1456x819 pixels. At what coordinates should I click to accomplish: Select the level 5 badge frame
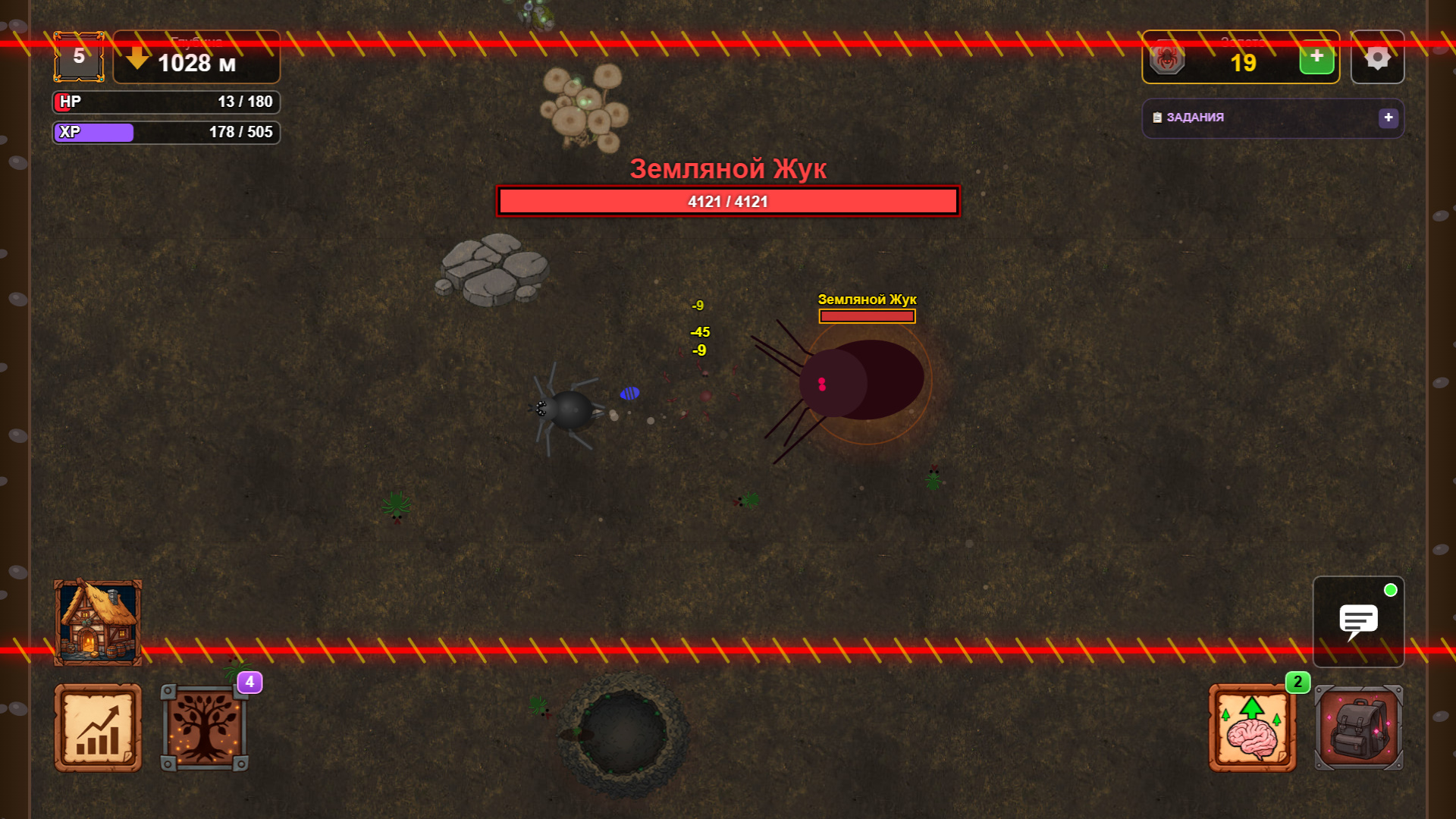tap(78, 56)
